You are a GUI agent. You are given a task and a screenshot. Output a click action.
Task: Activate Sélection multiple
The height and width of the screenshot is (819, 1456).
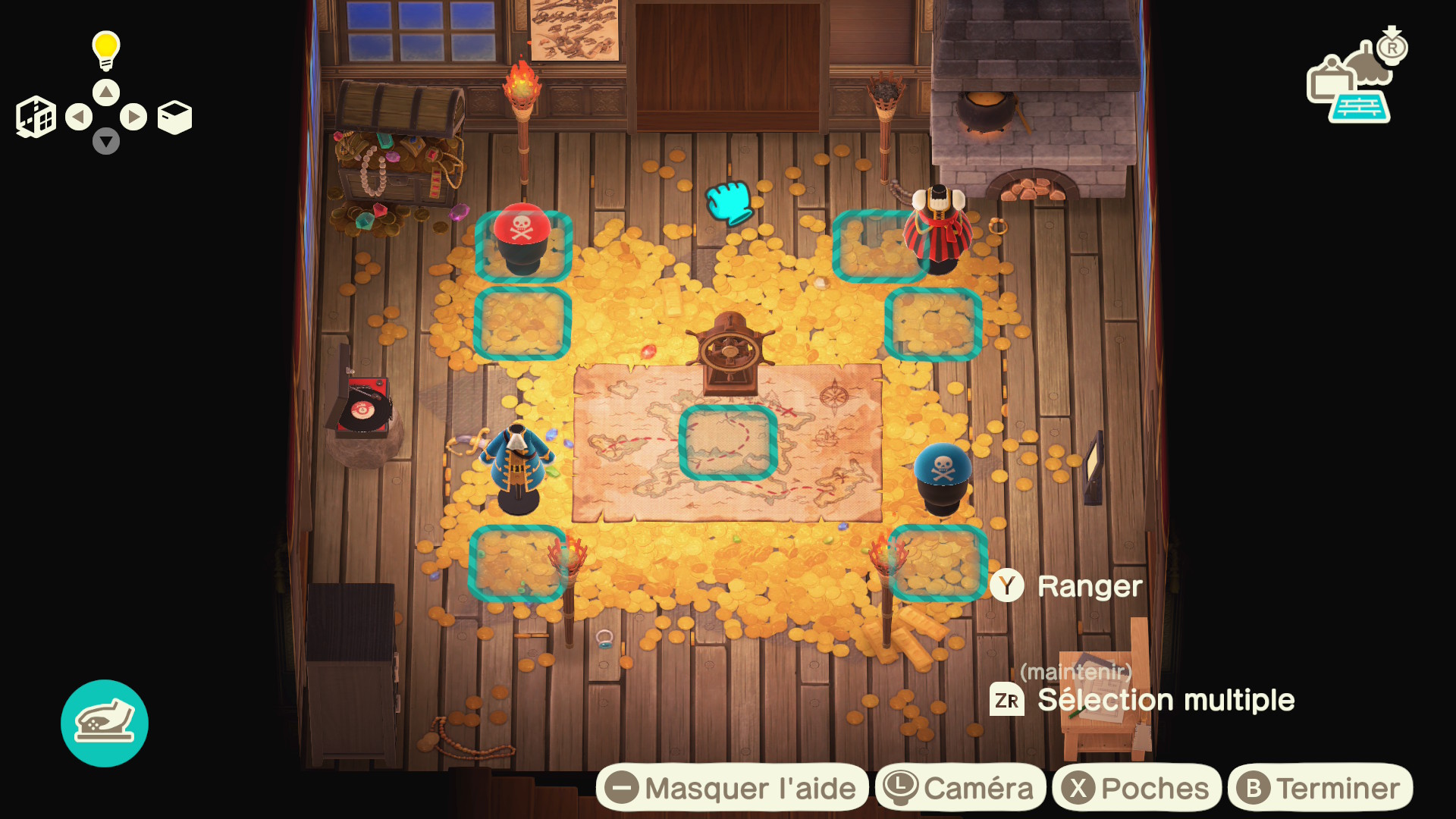click(x=1142, y=700)
